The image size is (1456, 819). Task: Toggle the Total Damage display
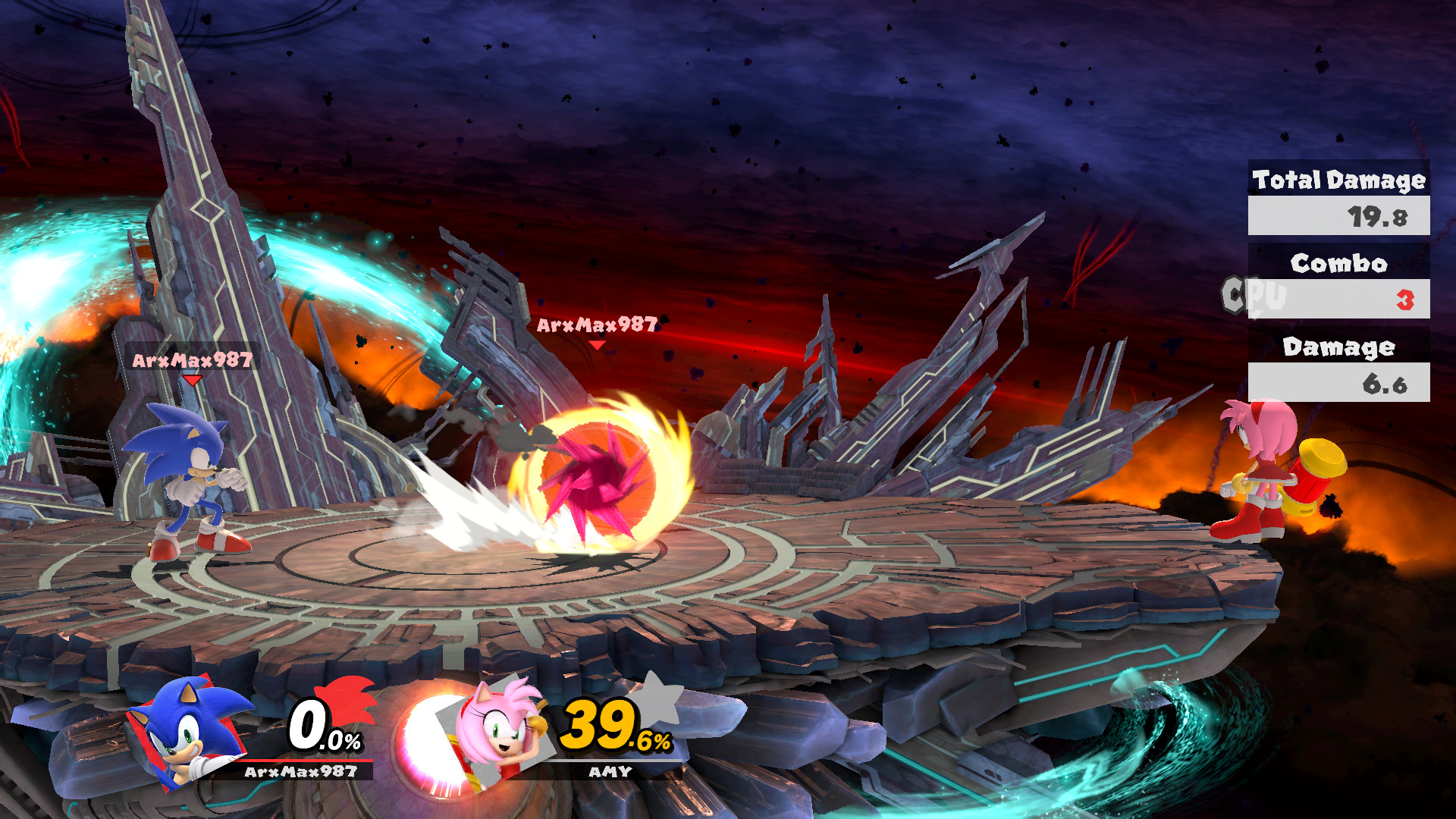pos(1338,181)
